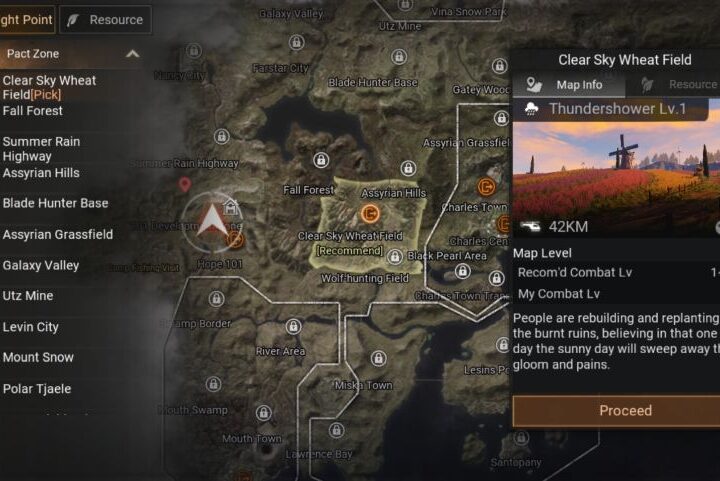Collapse the Pact Zone list
The image size is (720, 481).
point(132,53)
